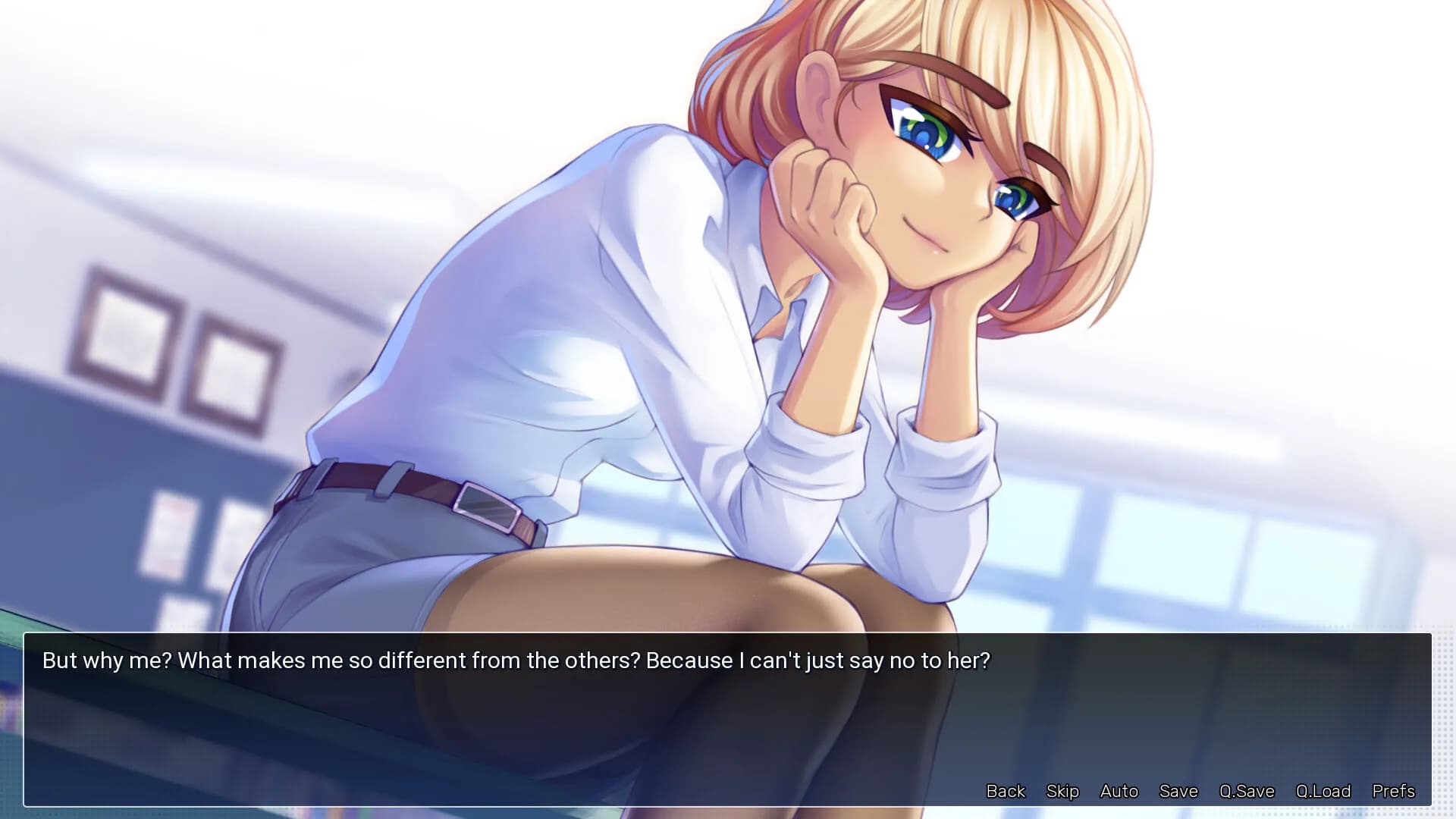Click the Prefs quick menu entry
Image resolution: width=1456 pixels, height=819 pixels.
point(1393,791)
